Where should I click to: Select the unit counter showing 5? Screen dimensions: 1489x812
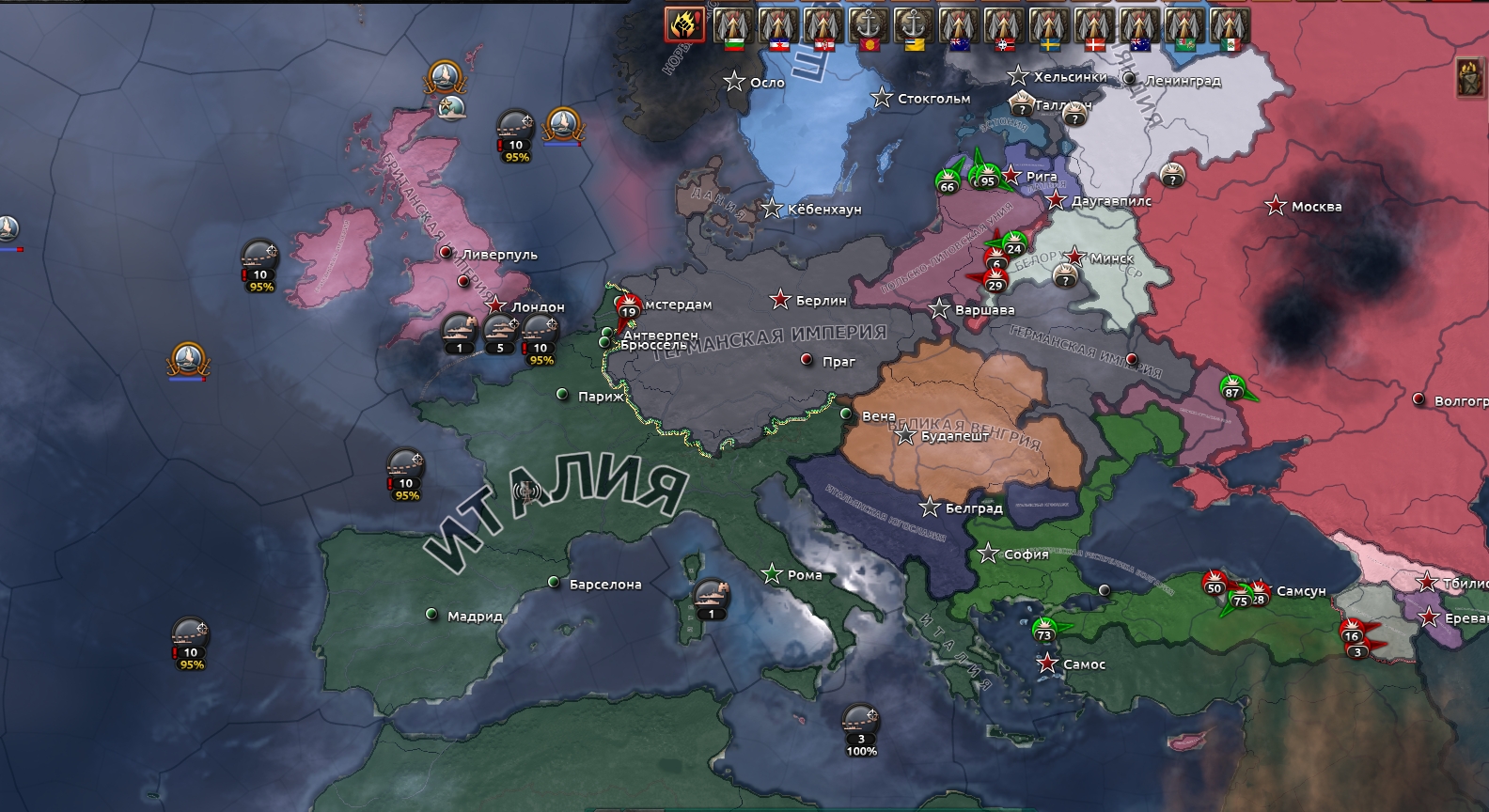pos(500,335)
